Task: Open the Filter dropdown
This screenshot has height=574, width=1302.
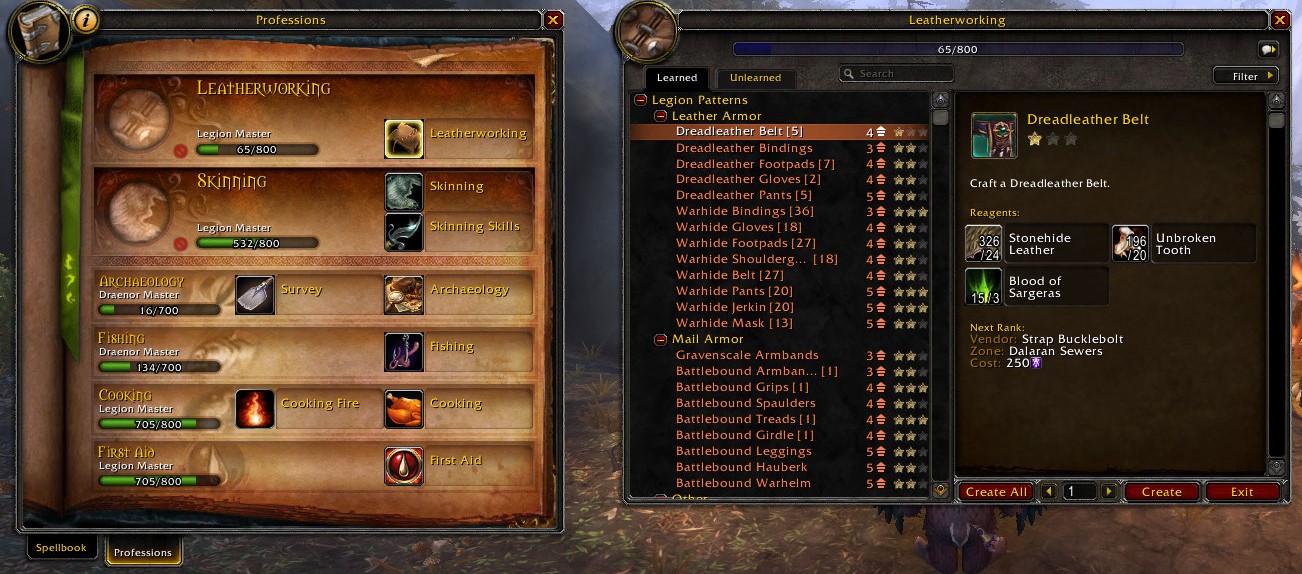Action: click(1246, 76)
